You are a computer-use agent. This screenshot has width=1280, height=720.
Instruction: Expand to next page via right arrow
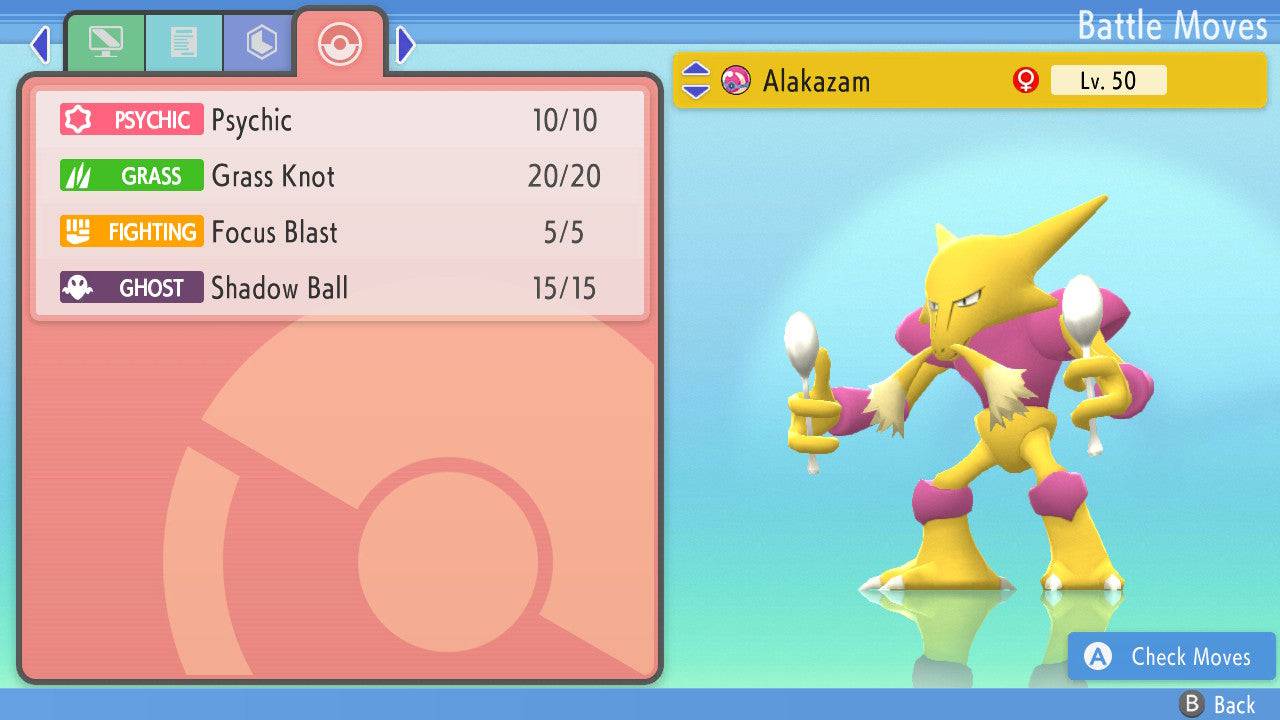click(404, 43)
